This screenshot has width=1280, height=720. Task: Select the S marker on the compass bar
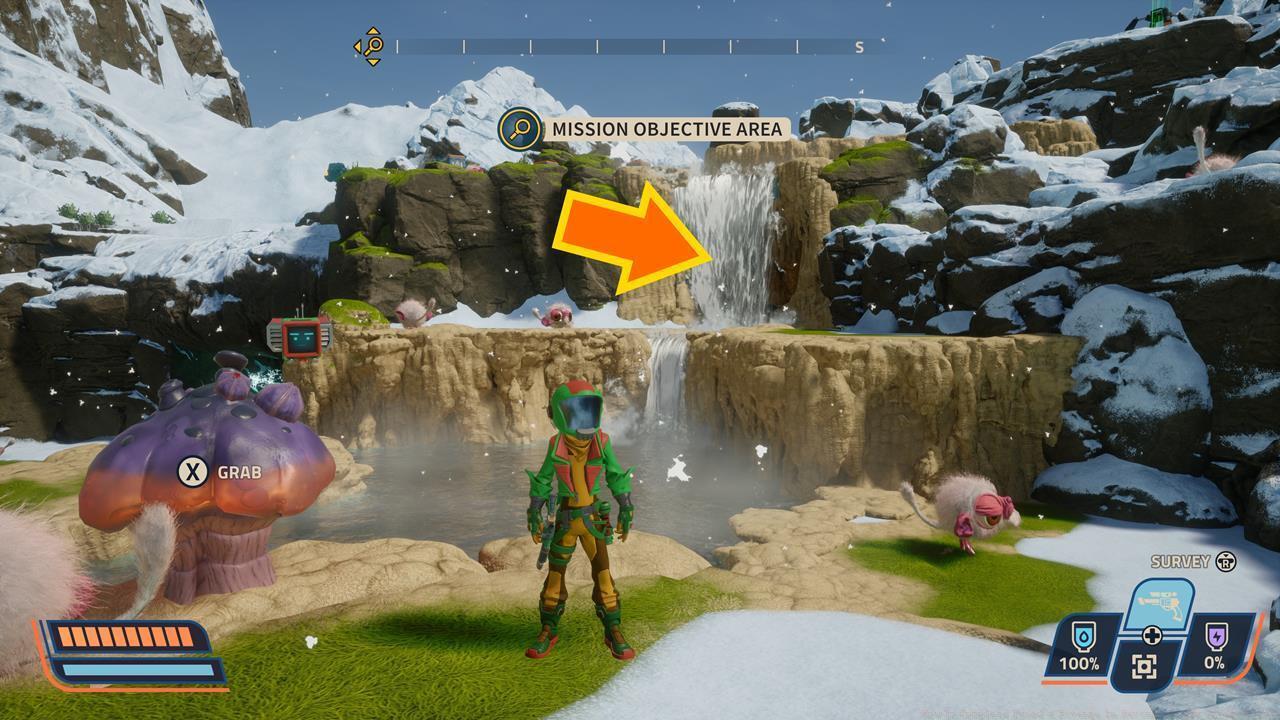tap(859, 47)
